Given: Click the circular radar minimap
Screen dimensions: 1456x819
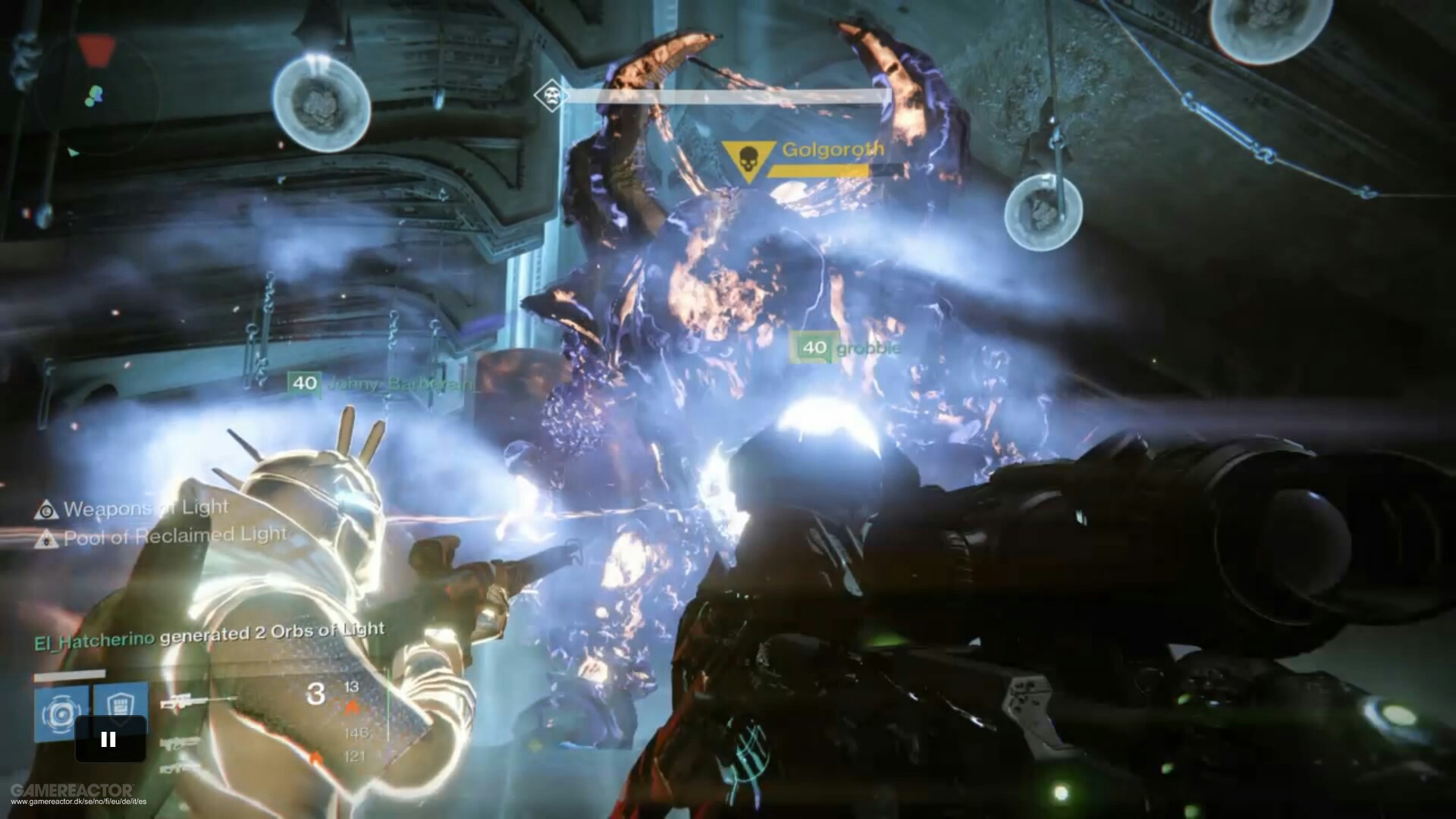Looking at the screenshot, I should click(x=95, y=96).
